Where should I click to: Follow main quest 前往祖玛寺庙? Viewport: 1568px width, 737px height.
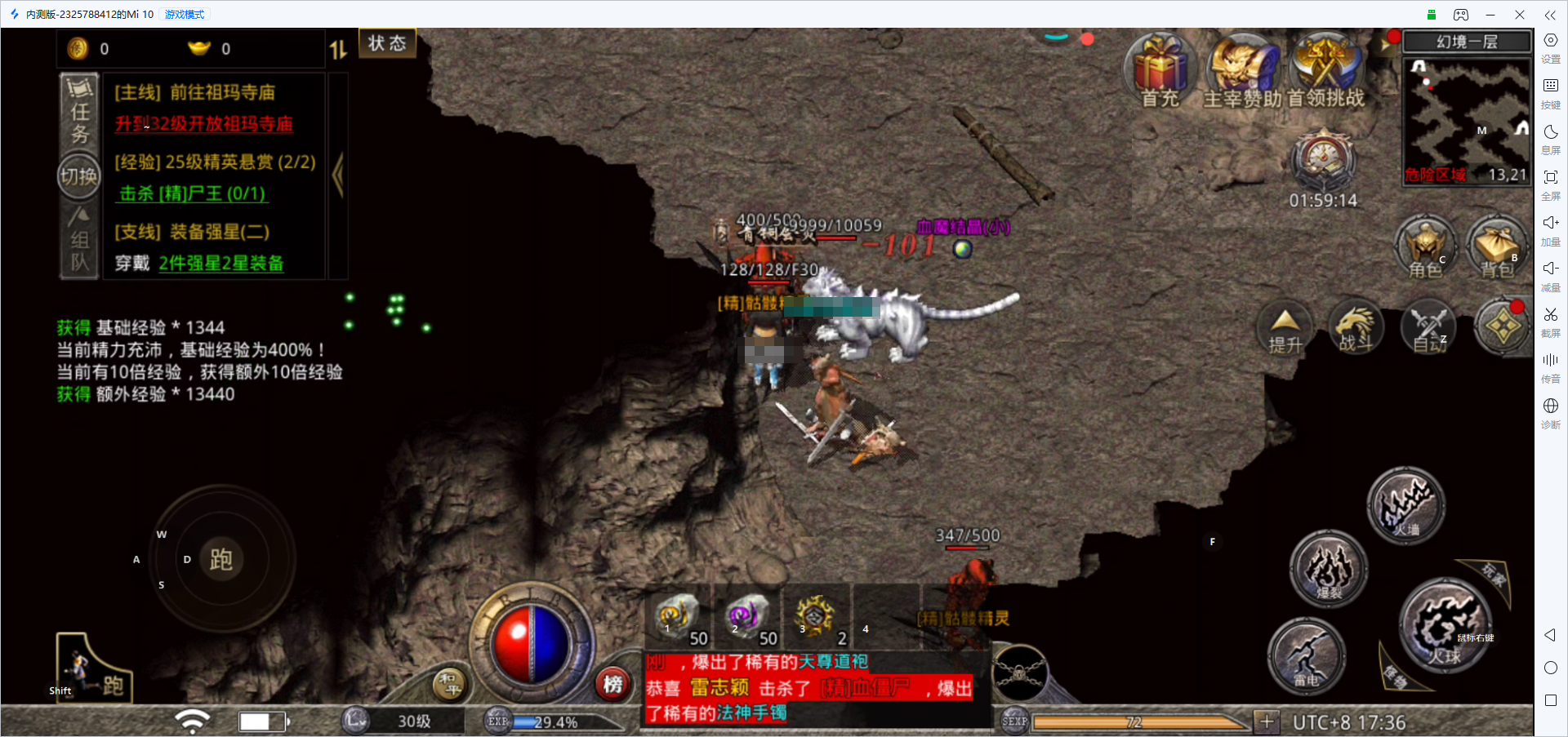click(x=194, y=93)
